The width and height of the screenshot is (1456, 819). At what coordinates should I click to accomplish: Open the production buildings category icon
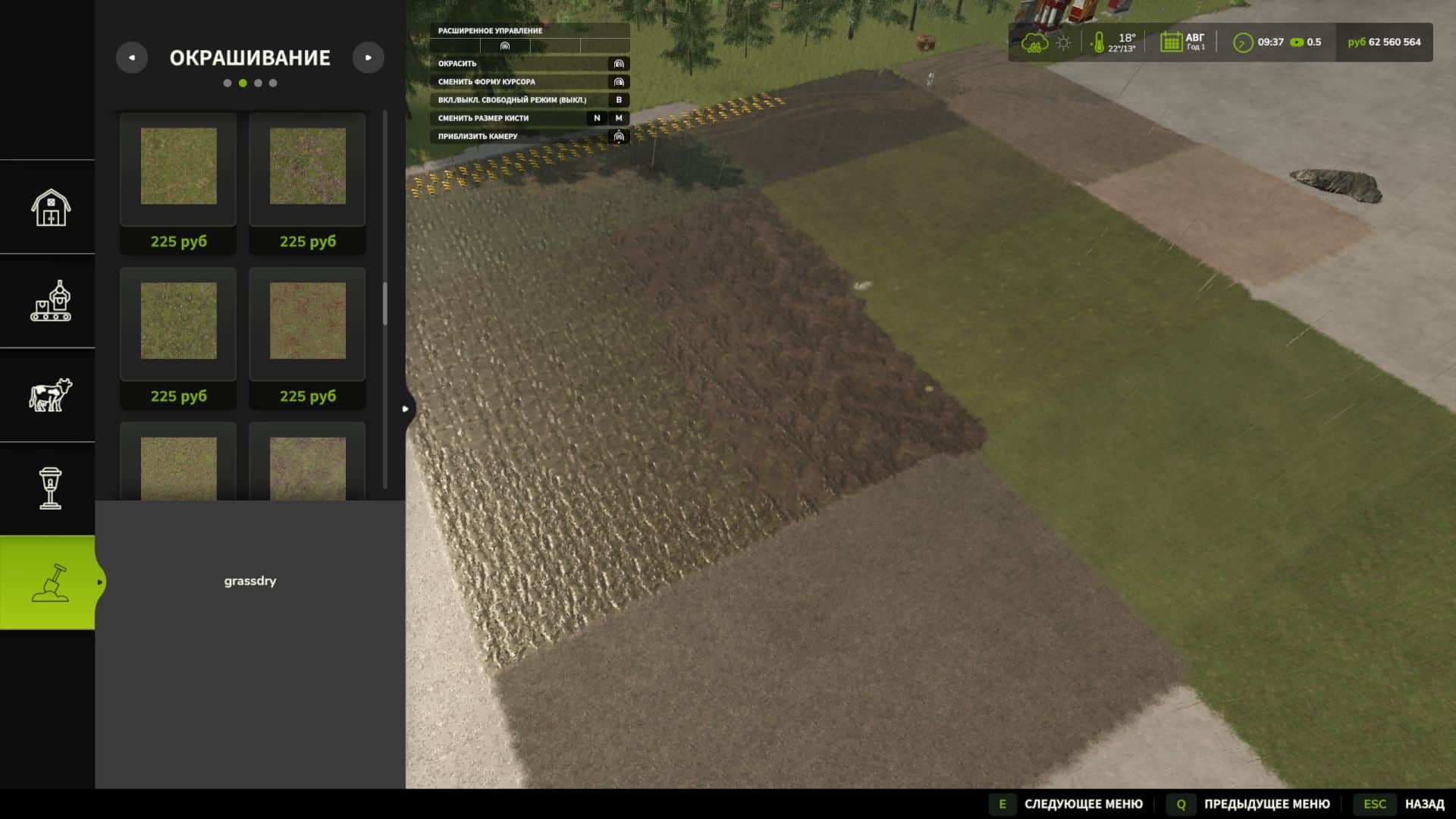[x=49, y=301]
